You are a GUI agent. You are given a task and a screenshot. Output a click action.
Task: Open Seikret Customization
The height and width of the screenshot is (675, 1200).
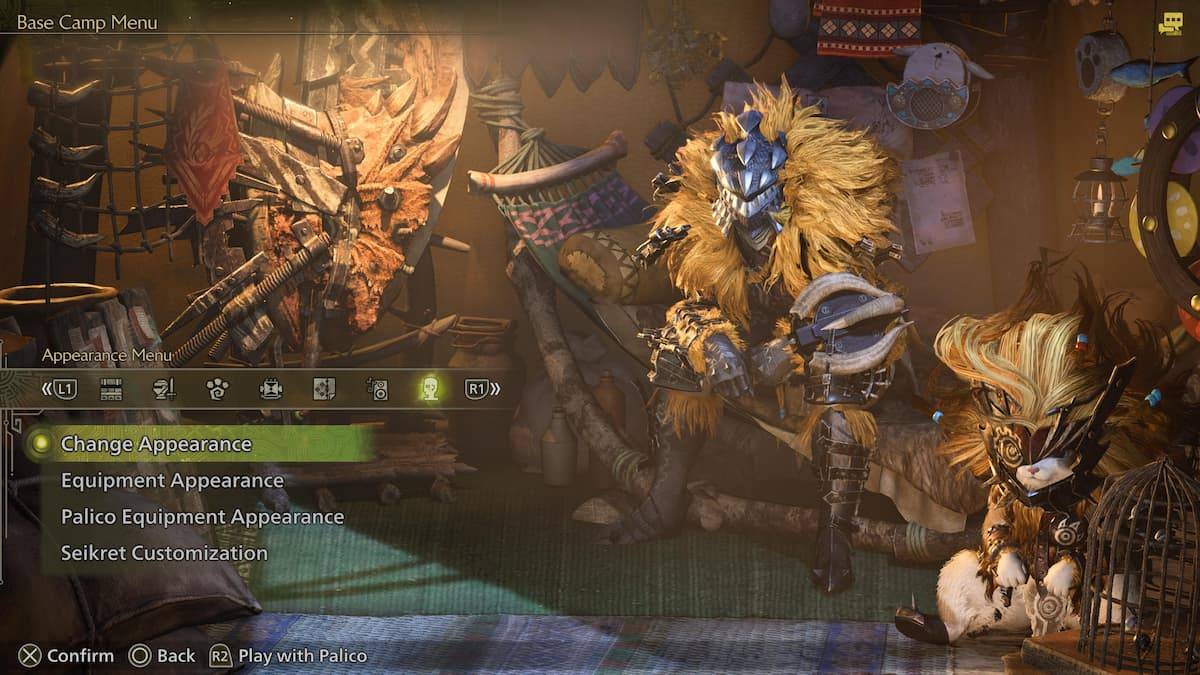point(164,553)
